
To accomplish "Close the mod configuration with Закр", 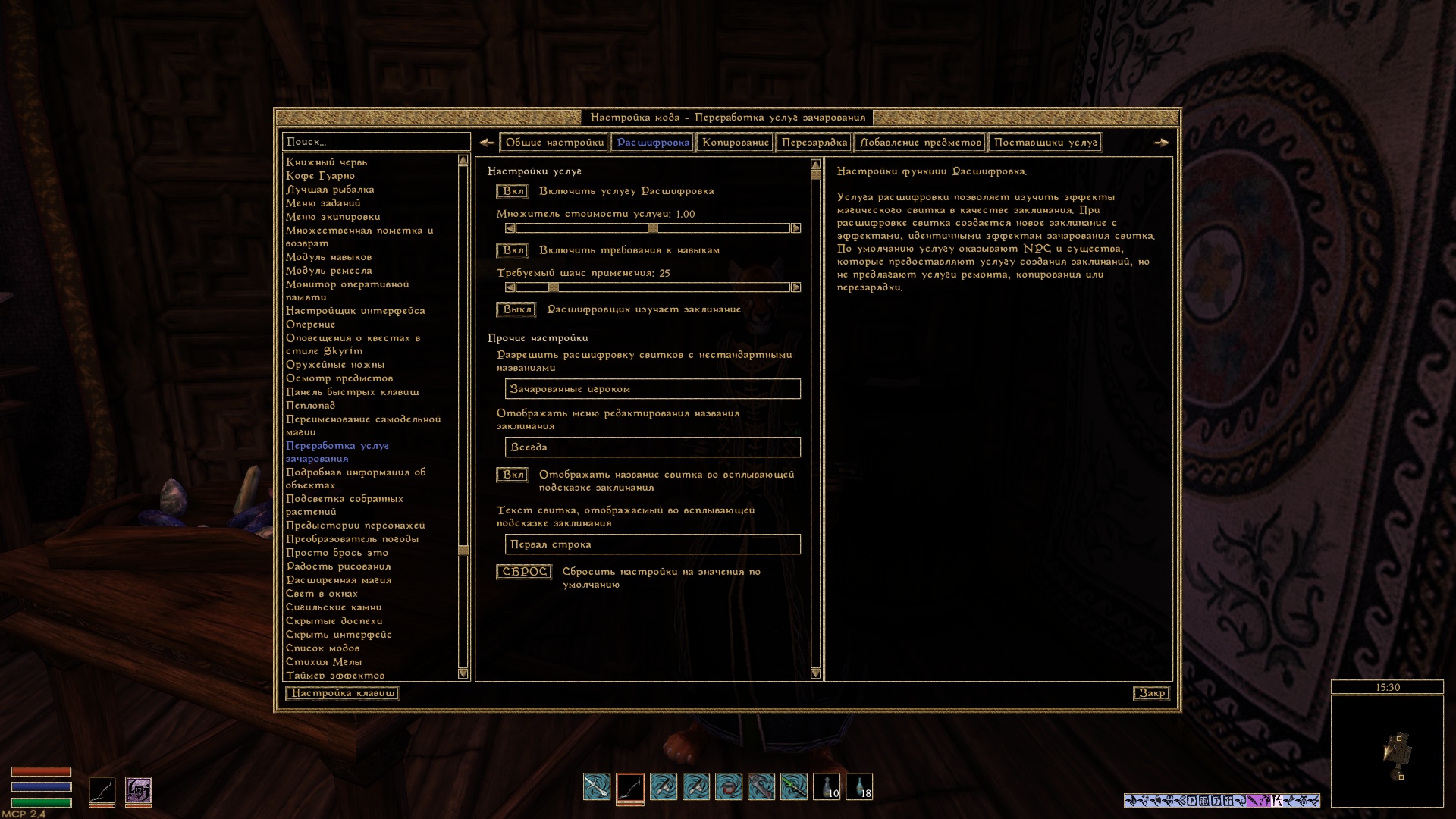I will (1151, 693).
